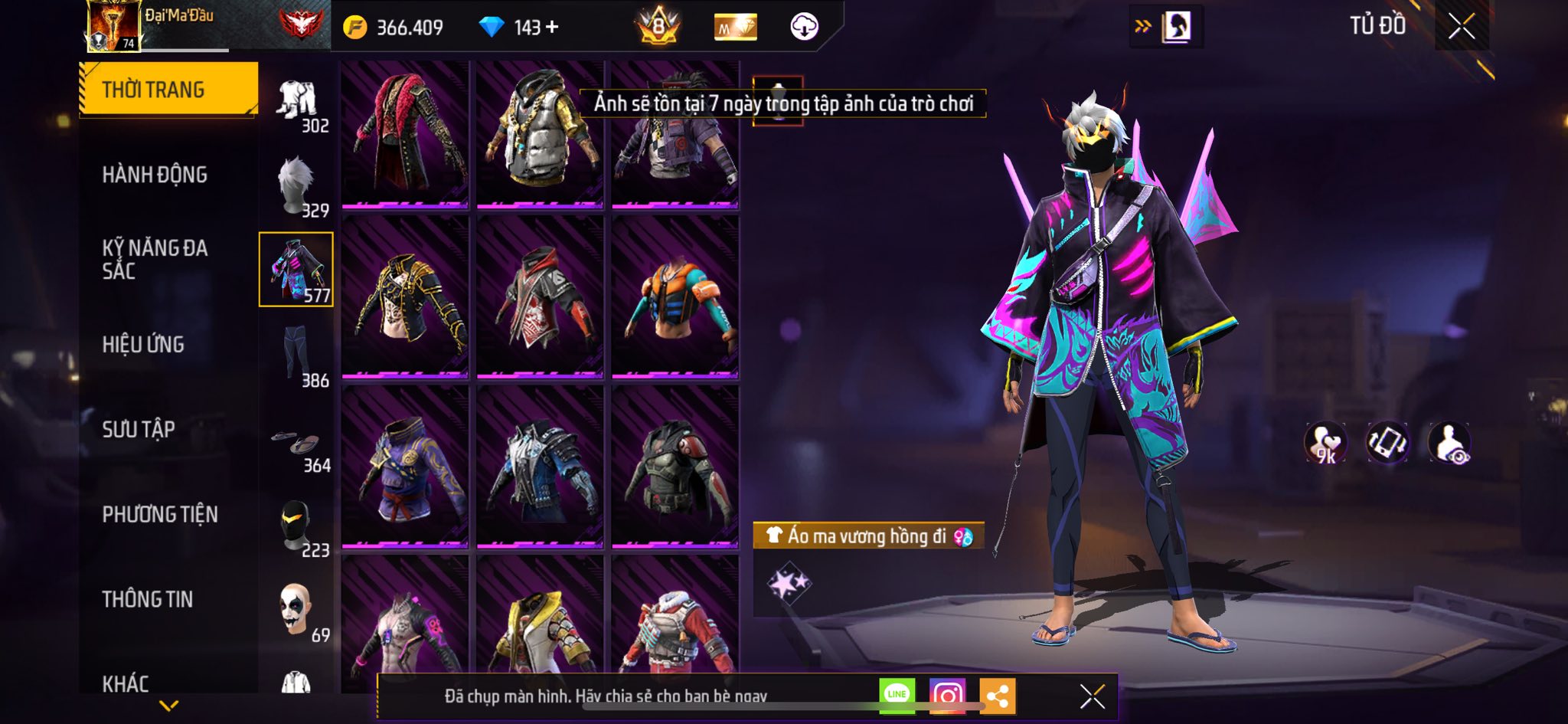Share screenshot via LINE
Screen dimensions: 1568x724
(897, 695)
